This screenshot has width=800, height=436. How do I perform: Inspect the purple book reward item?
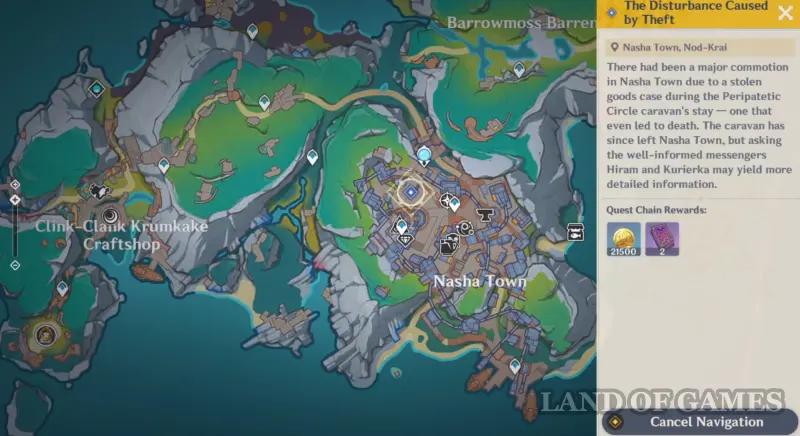(x=662, y=239)
